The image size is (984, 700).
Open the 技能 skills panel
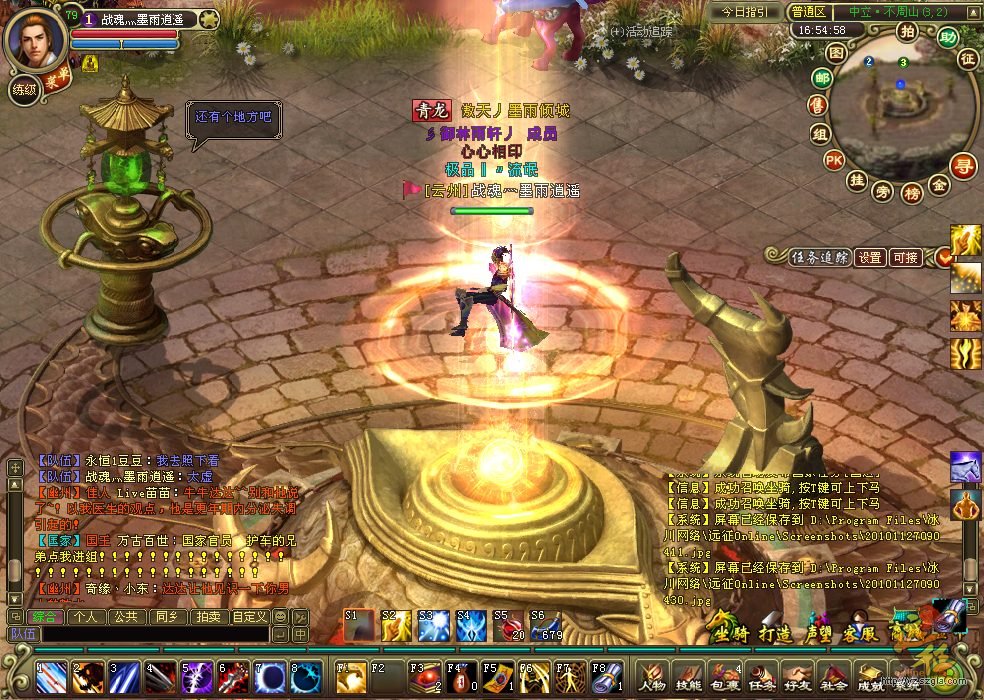(688, 677)
